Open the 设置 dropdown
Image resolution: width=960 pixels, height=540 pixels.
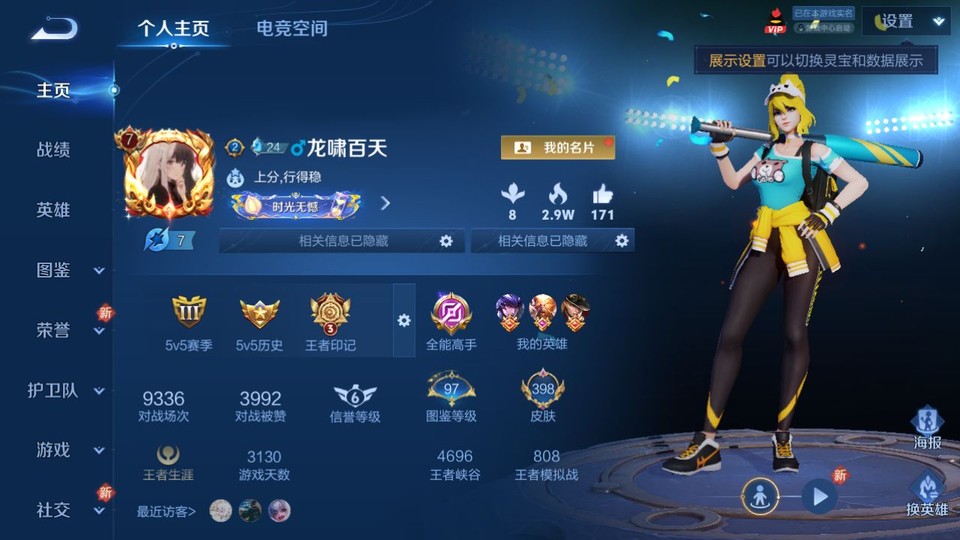tap(906, 21)
